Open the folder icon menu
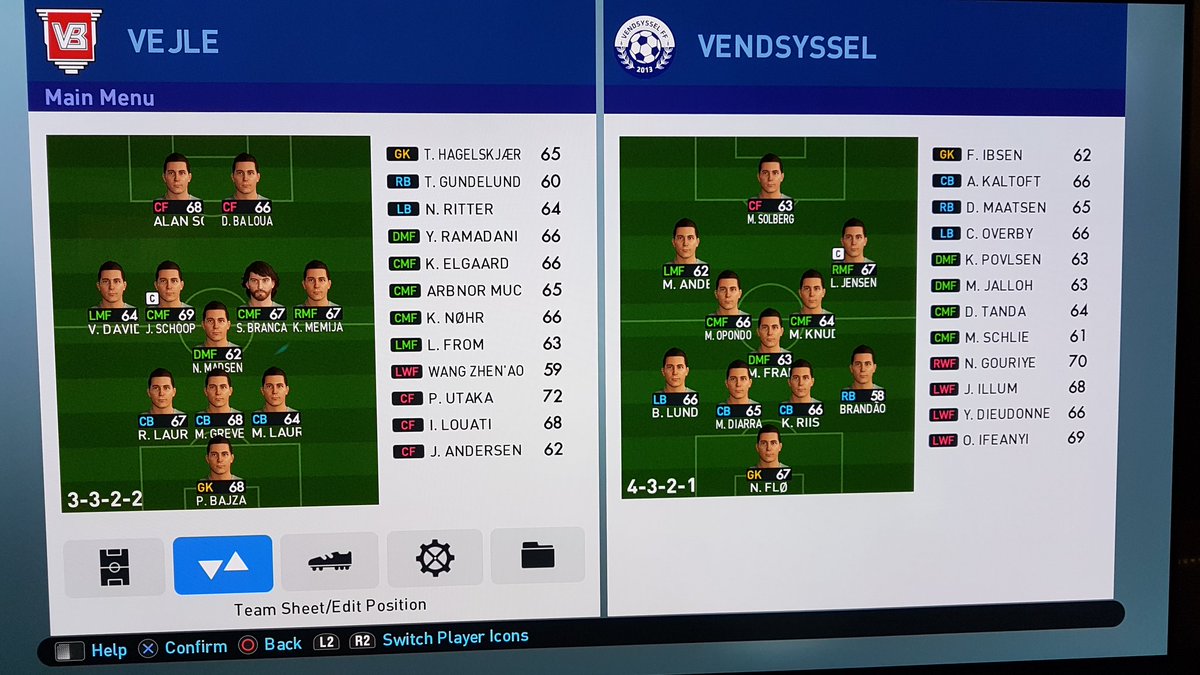Image resolution: width=1200 pixels, height=675 pixels. point(538,554)
